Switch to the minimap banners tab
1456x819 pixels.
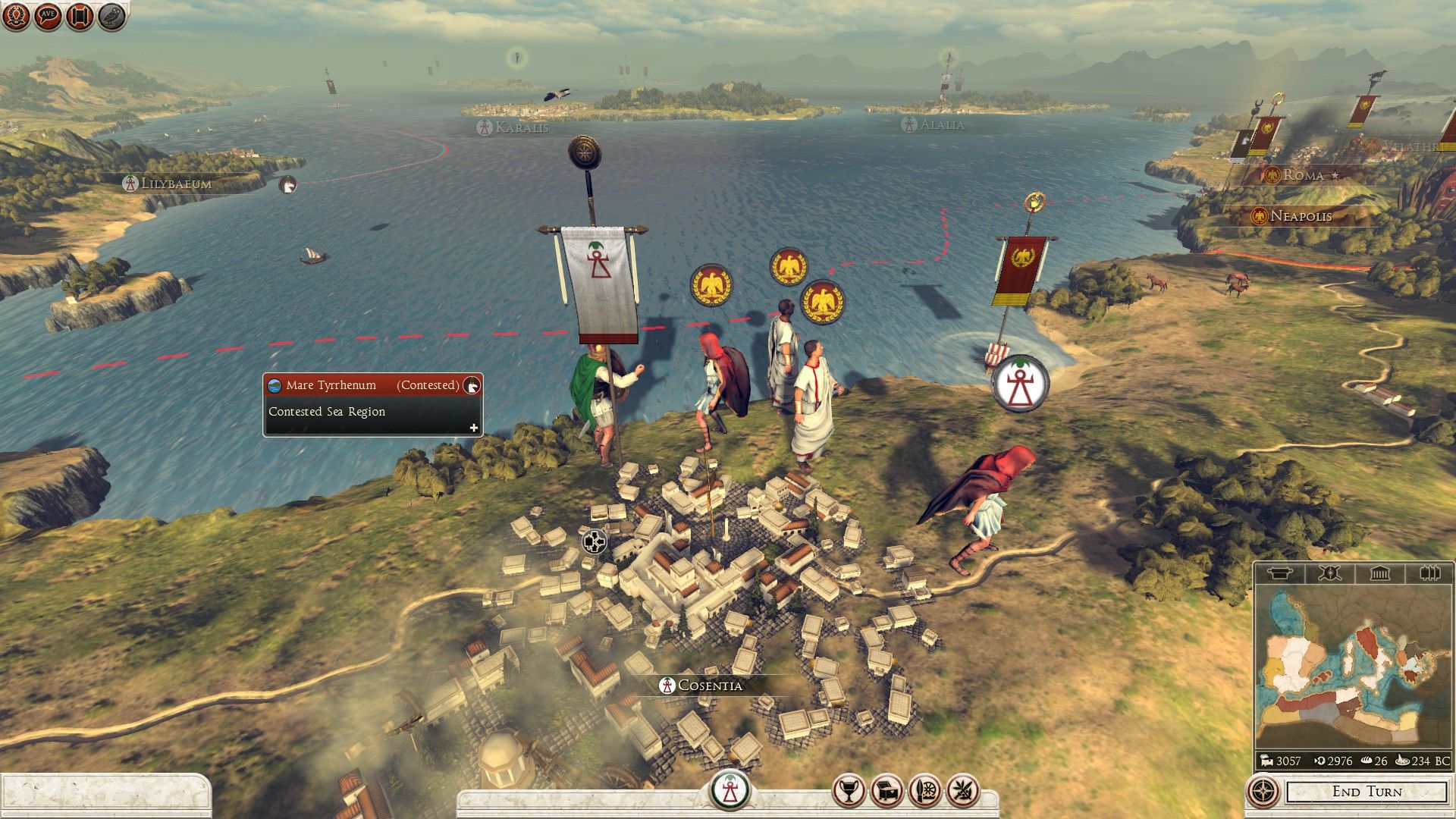(1429, 573)
